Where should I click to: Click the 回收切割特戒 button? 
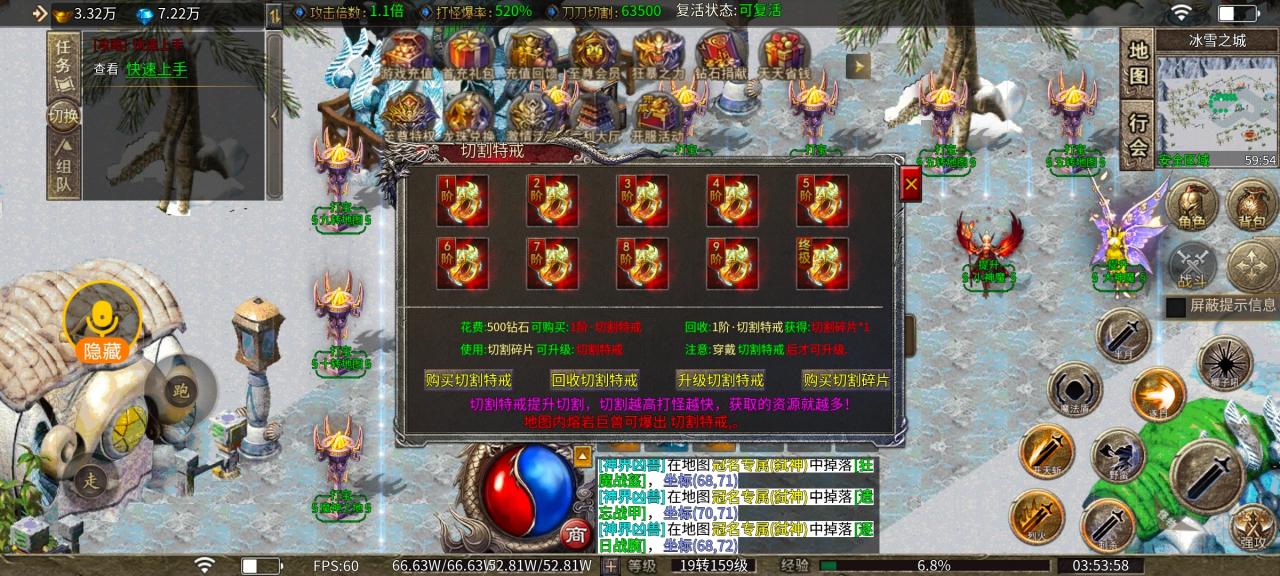594,380
